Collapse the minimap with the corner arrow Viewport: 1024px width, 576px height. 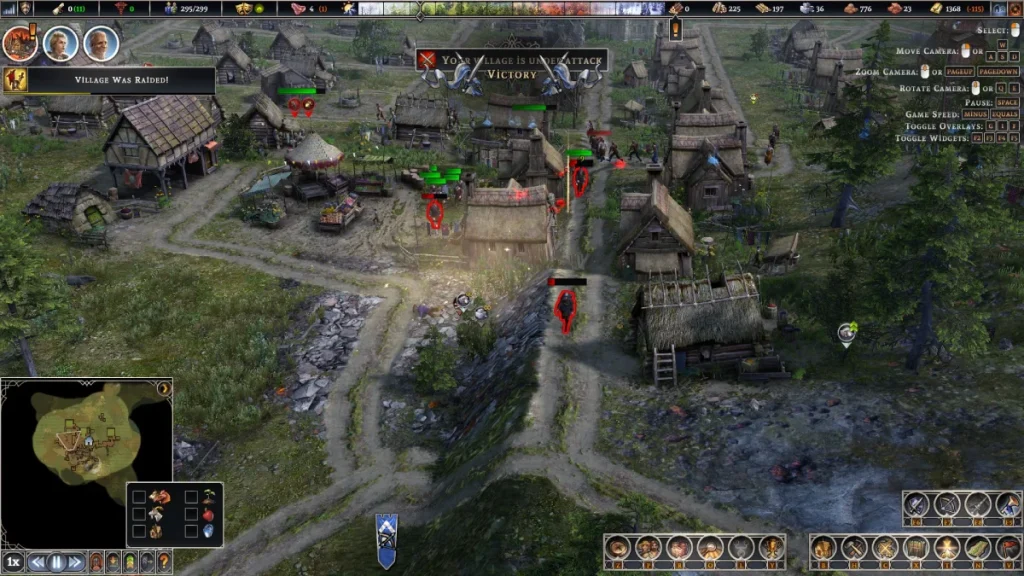click(x=164, y=387)
